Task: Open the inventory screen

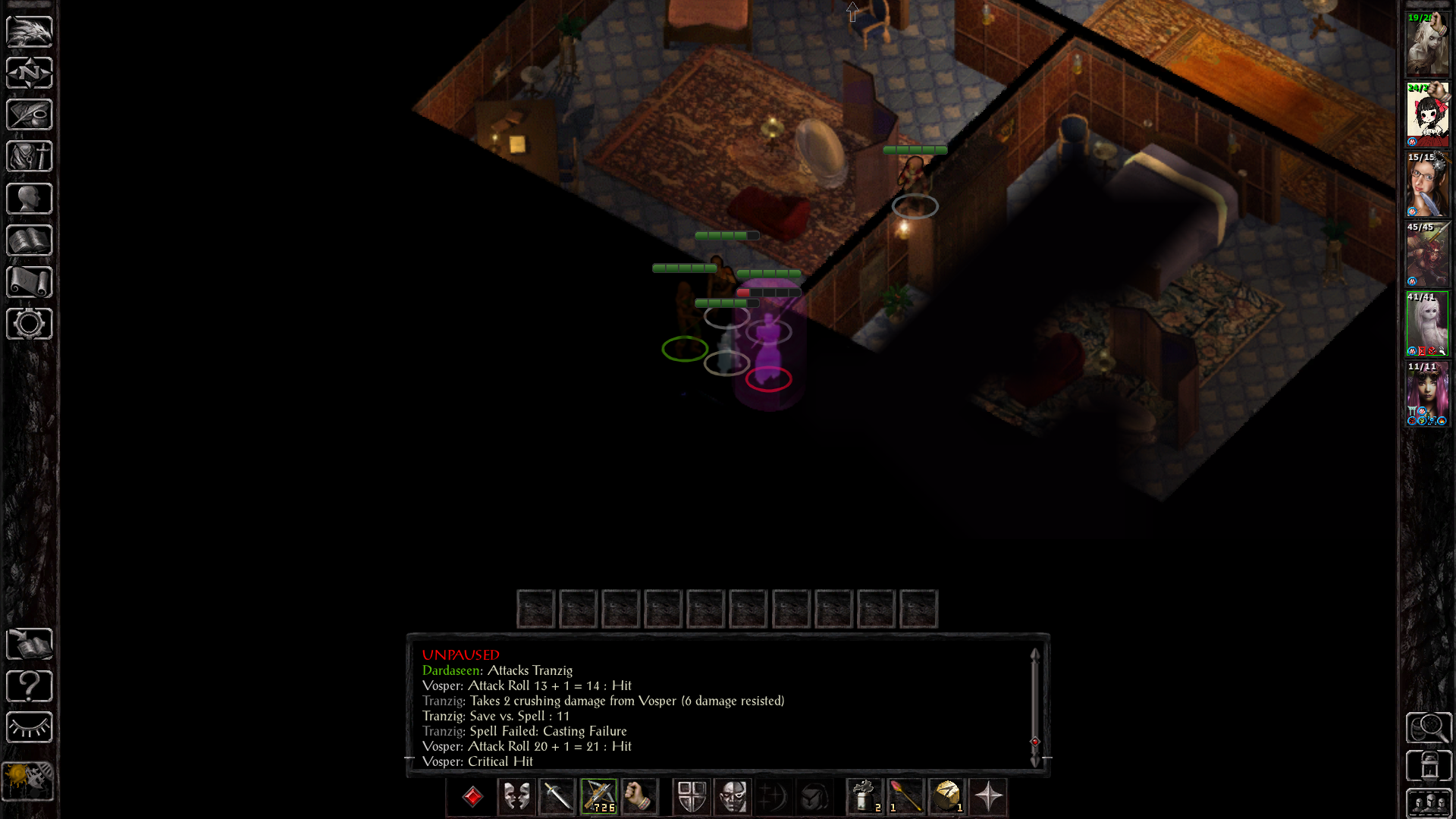Action: [30, 156]
